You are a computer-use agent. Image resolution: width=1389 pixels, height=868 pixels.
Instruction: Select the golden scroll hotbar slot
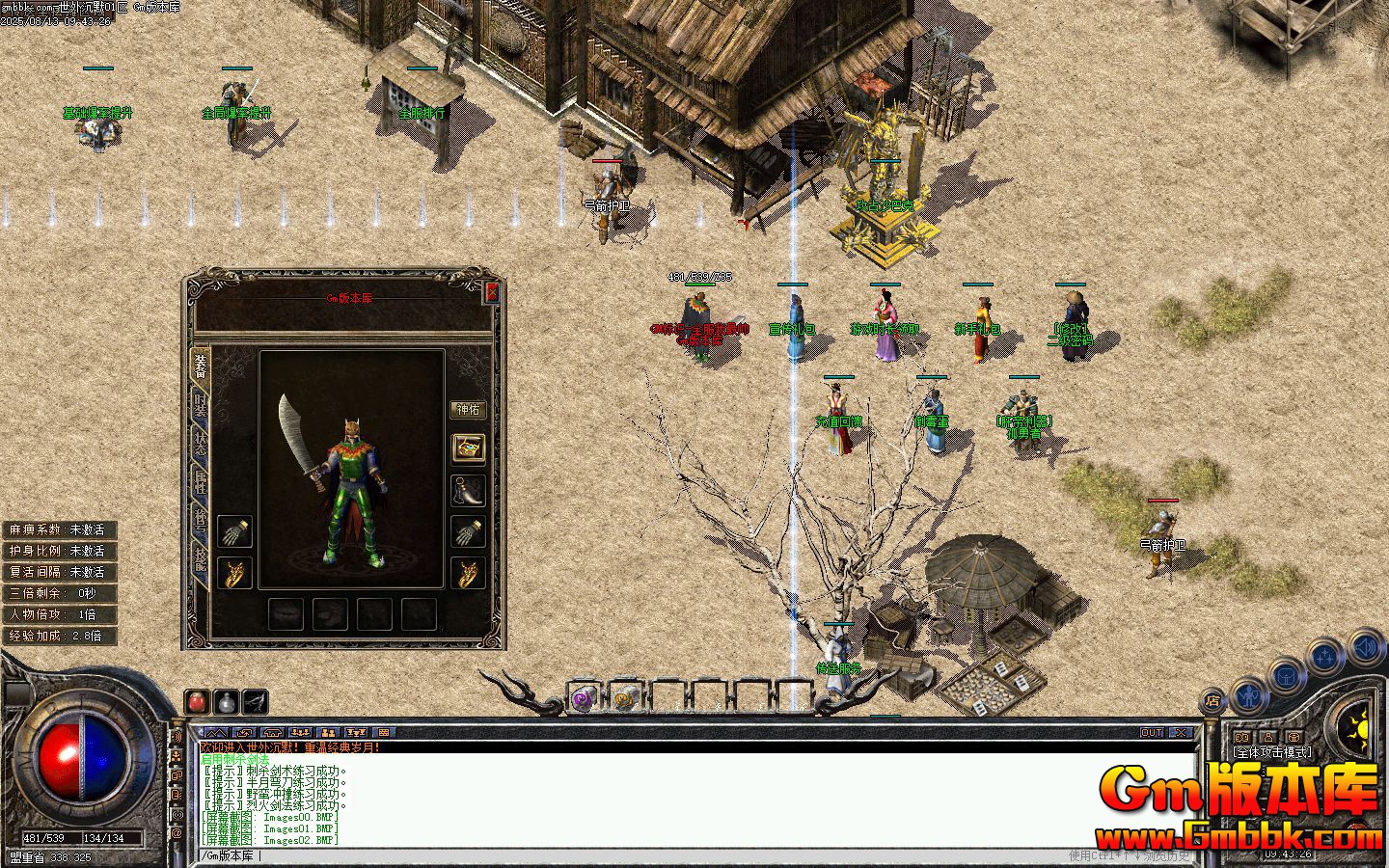coord(625,698)
